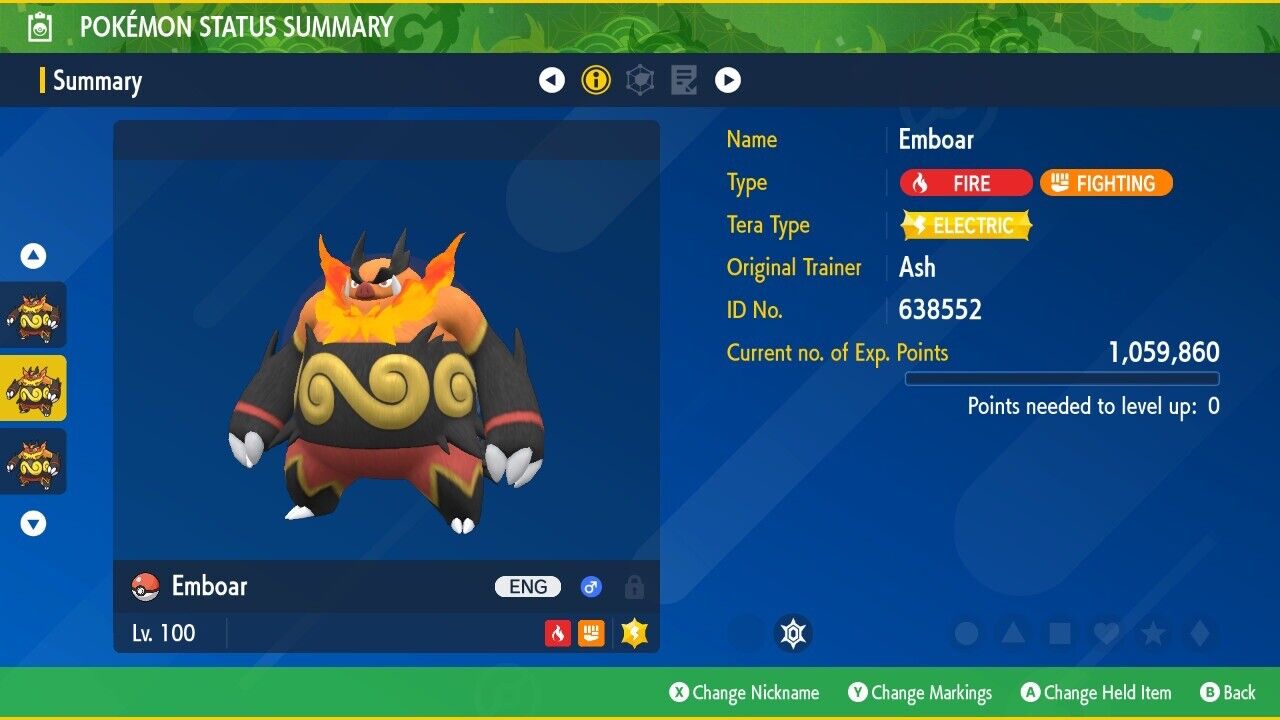This screenshot has width=1280, height=720.
Task: Toggle the heart marking
Action: [1106, 633]
